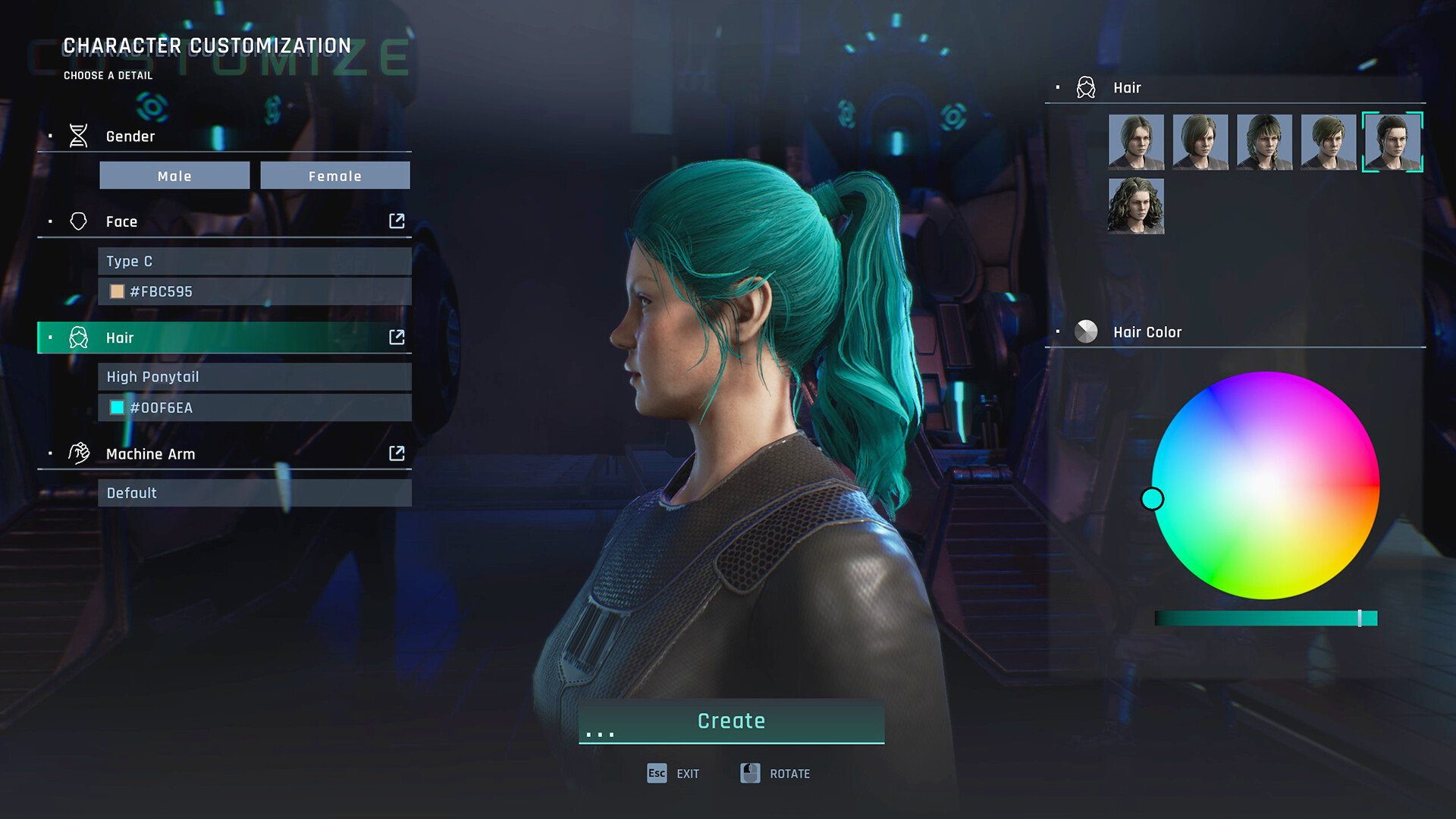Select the curly long hairstyle thumbnail
Viewport: 1456px width, 819px height.
(1135, 206)
